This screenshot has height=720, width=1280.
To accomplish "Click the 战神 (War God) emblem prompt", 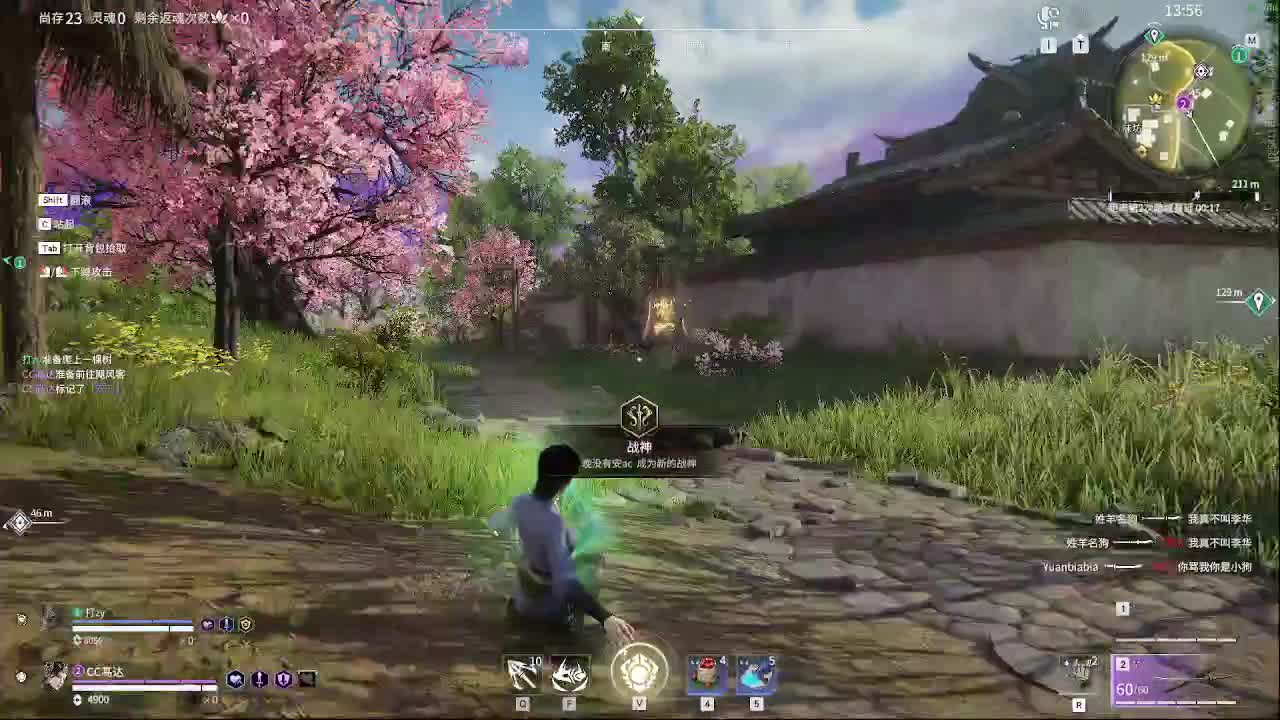I will pos(639,415).
